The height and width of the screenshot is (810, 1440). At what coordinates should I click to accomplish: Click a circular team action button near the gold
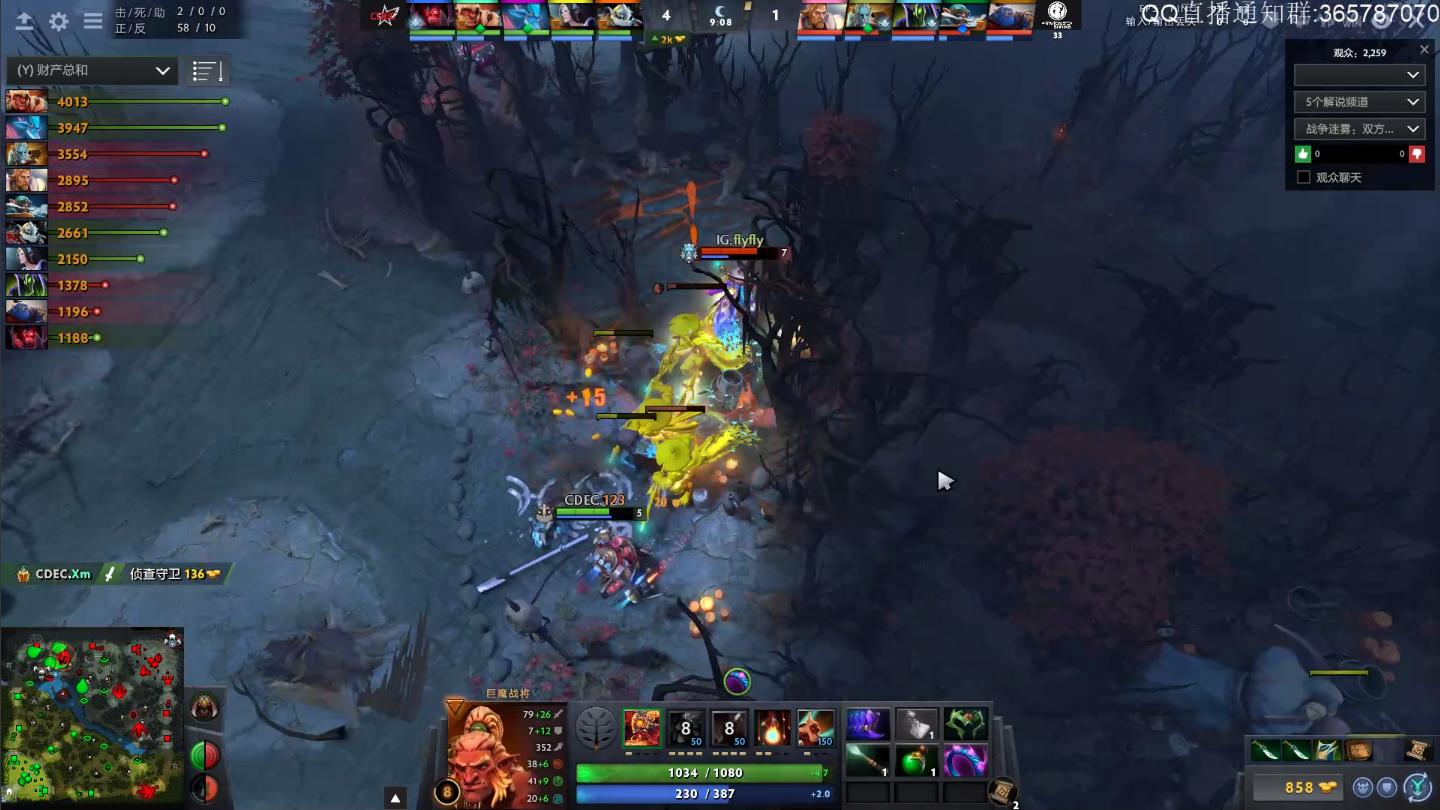click(x=1386, y=787)
